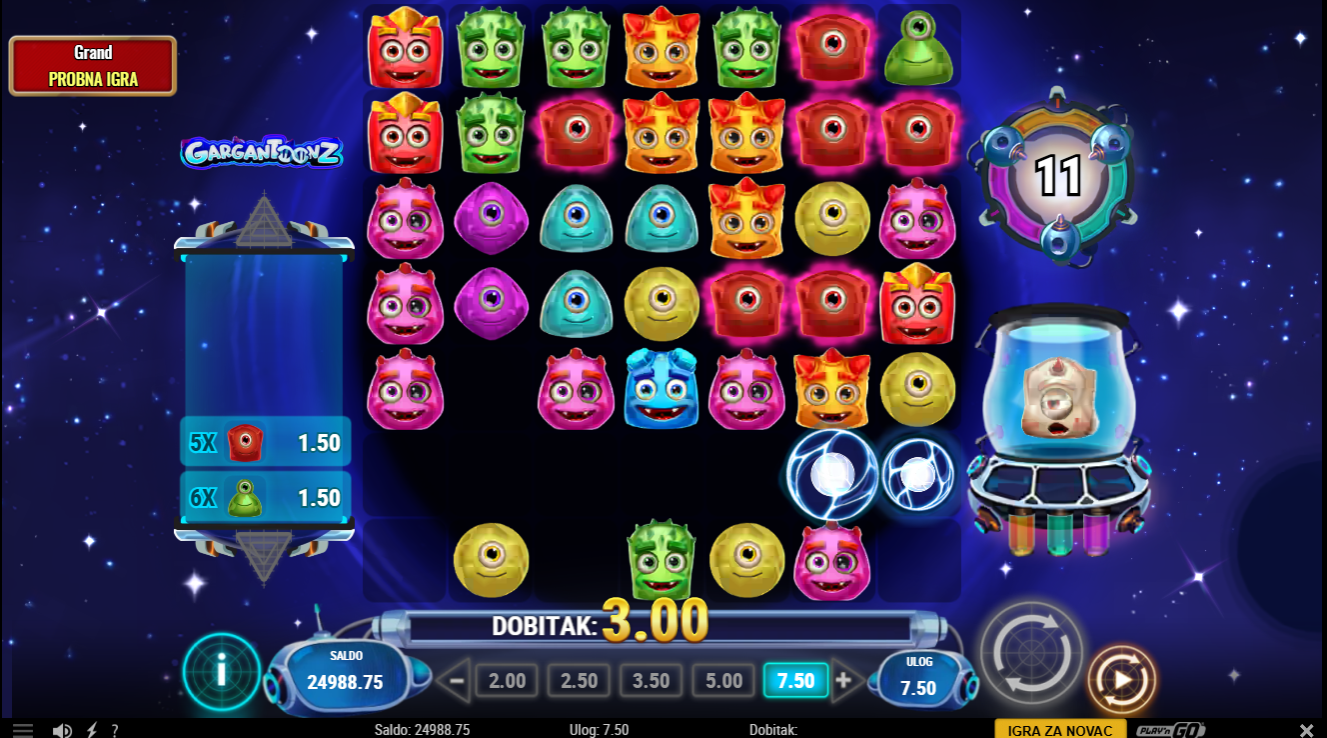Click the IGRA ZA NOVAC button
This screenshot has height=738, width=1327.
(x=1060, y=730)
